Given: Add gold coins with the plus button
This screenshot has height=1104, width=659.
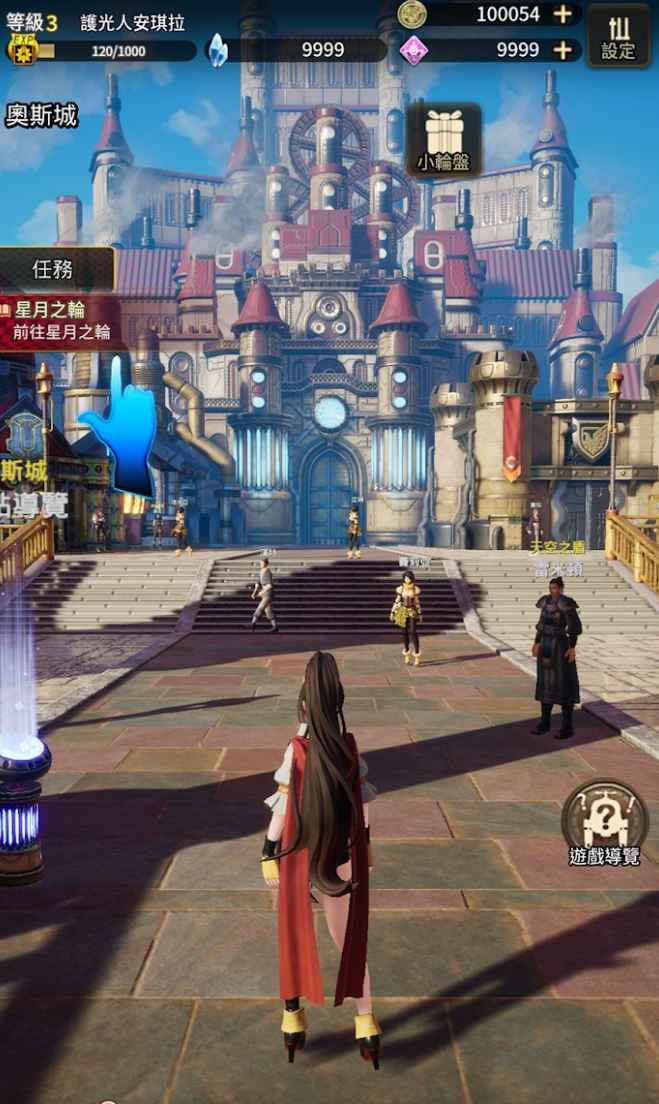Looking at the screenshot, I should point(563,14).
